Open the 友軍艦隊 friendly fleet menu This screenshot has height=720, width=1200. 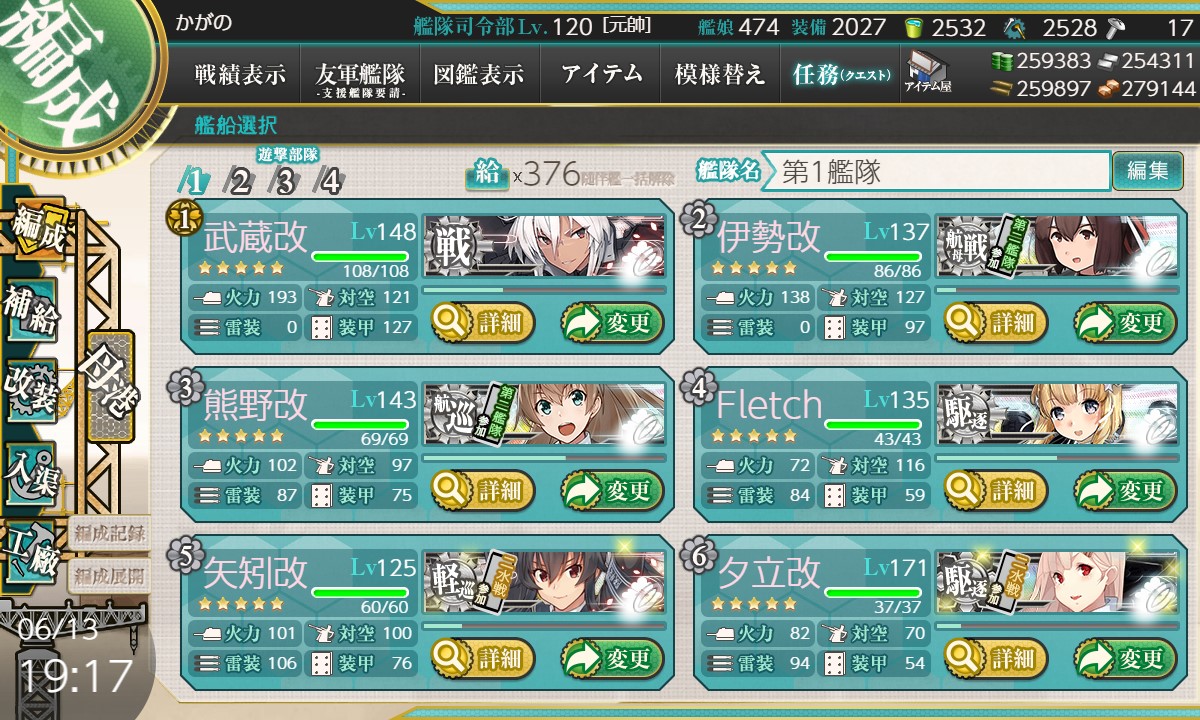pos(360,75)
